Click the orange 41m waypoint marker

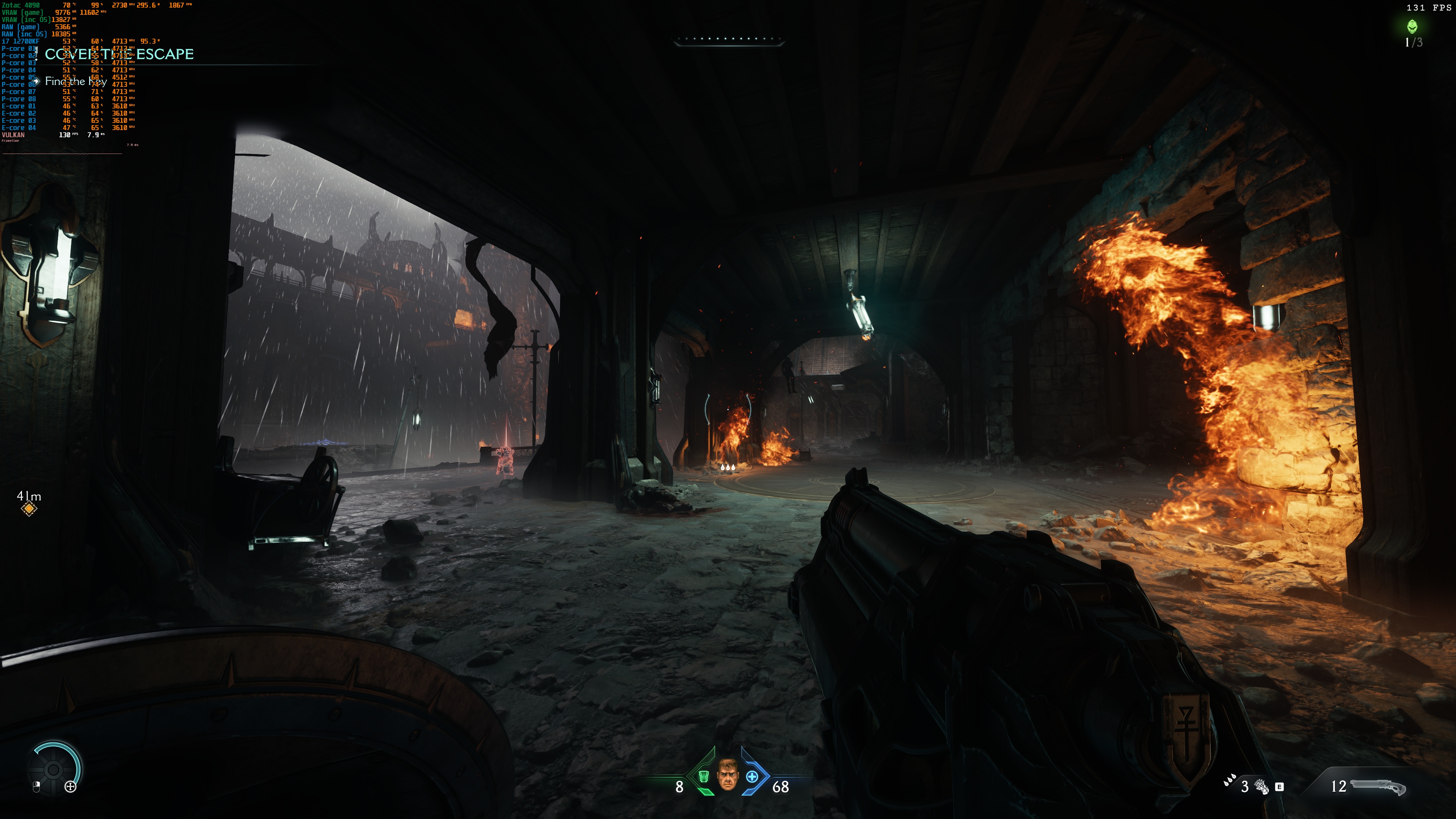[x=29, y=509]
